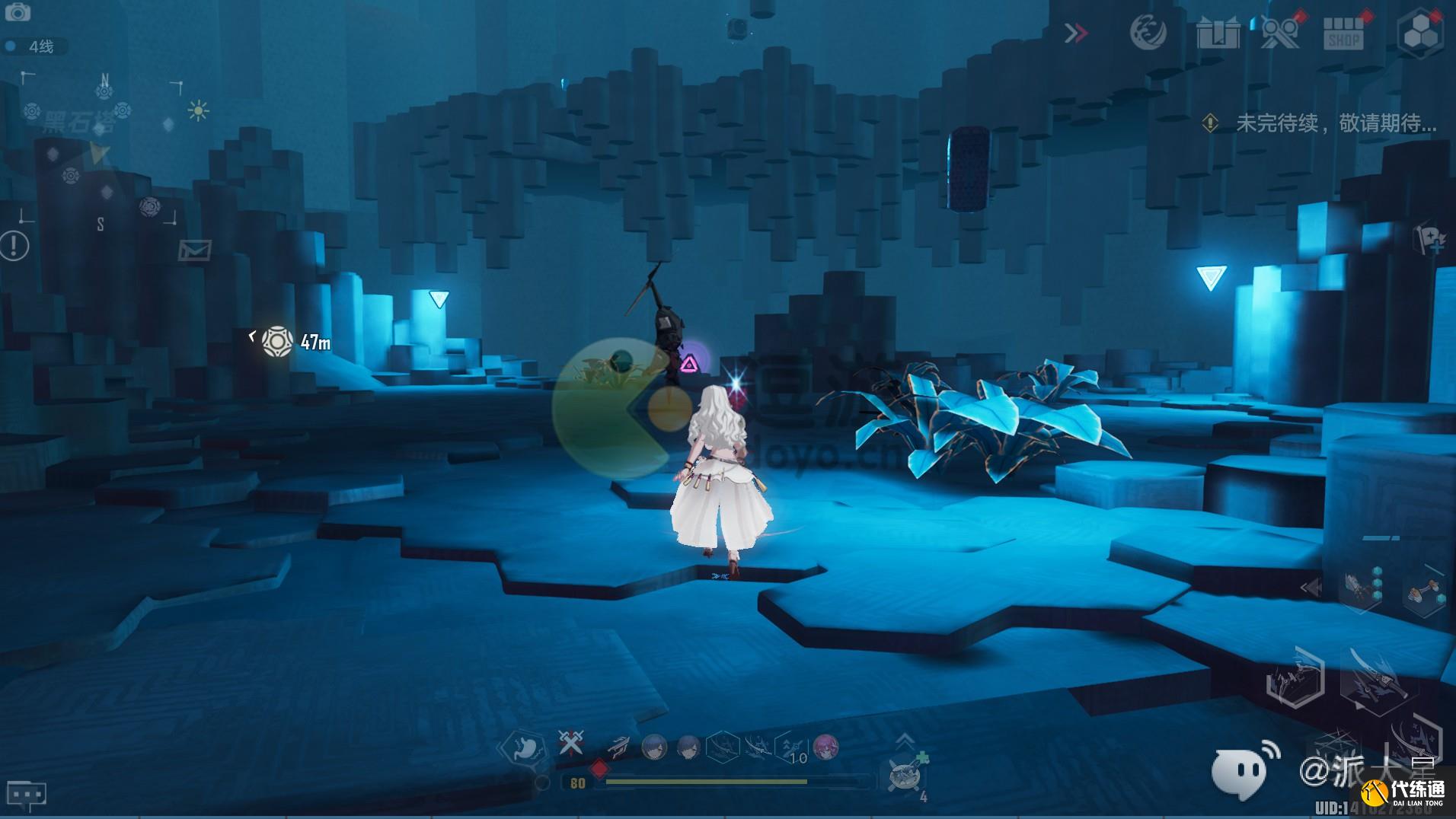This screenshot has width=1456, height=819.
Task: Open the camera photo mode
Action: [17, 12]
